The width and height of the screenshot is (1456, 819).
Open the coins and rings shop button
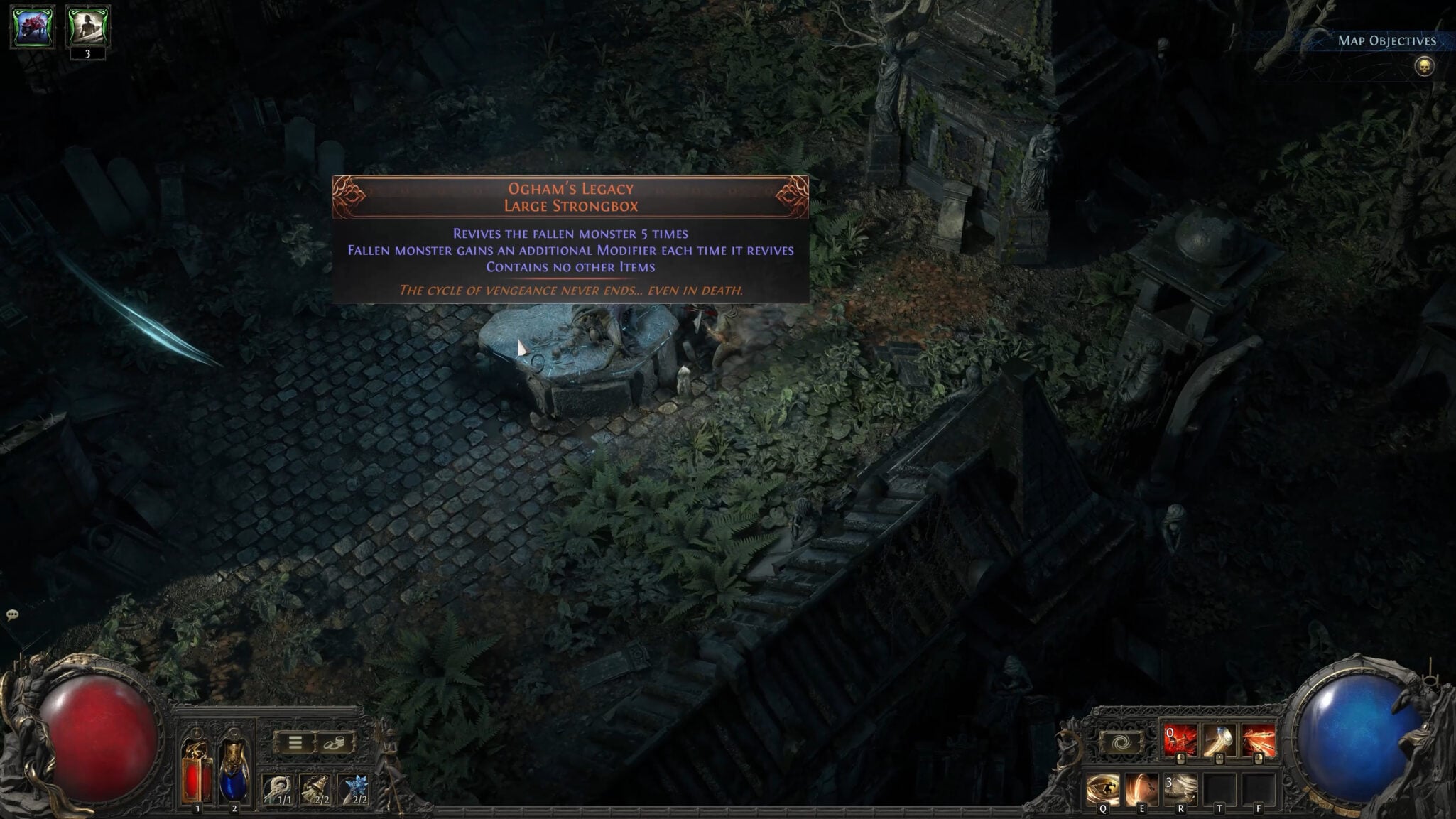pyautogui.click(x=334, y=743)
